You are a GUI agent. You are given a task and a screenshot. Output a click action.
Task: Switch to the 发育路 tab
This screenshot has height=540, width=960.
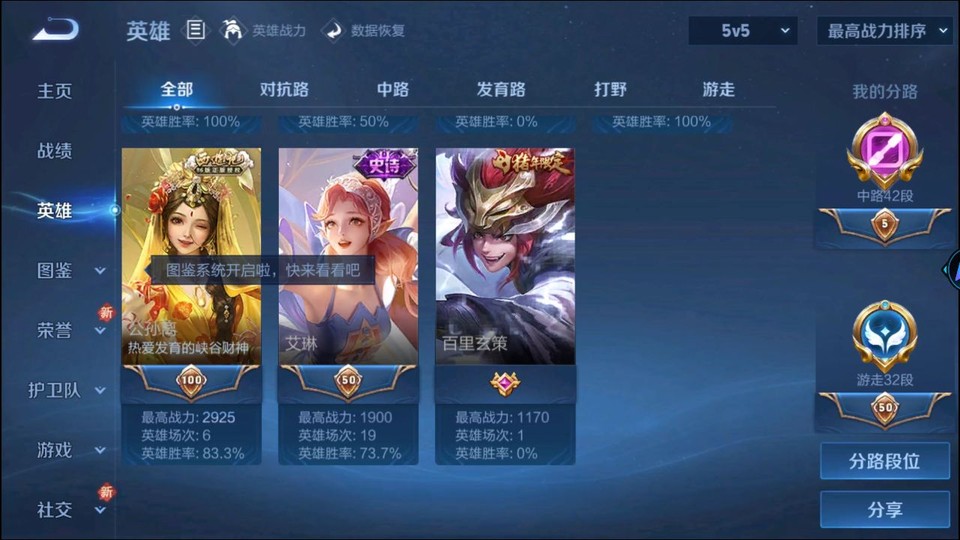pyautogui.click(x=501, y=89)
